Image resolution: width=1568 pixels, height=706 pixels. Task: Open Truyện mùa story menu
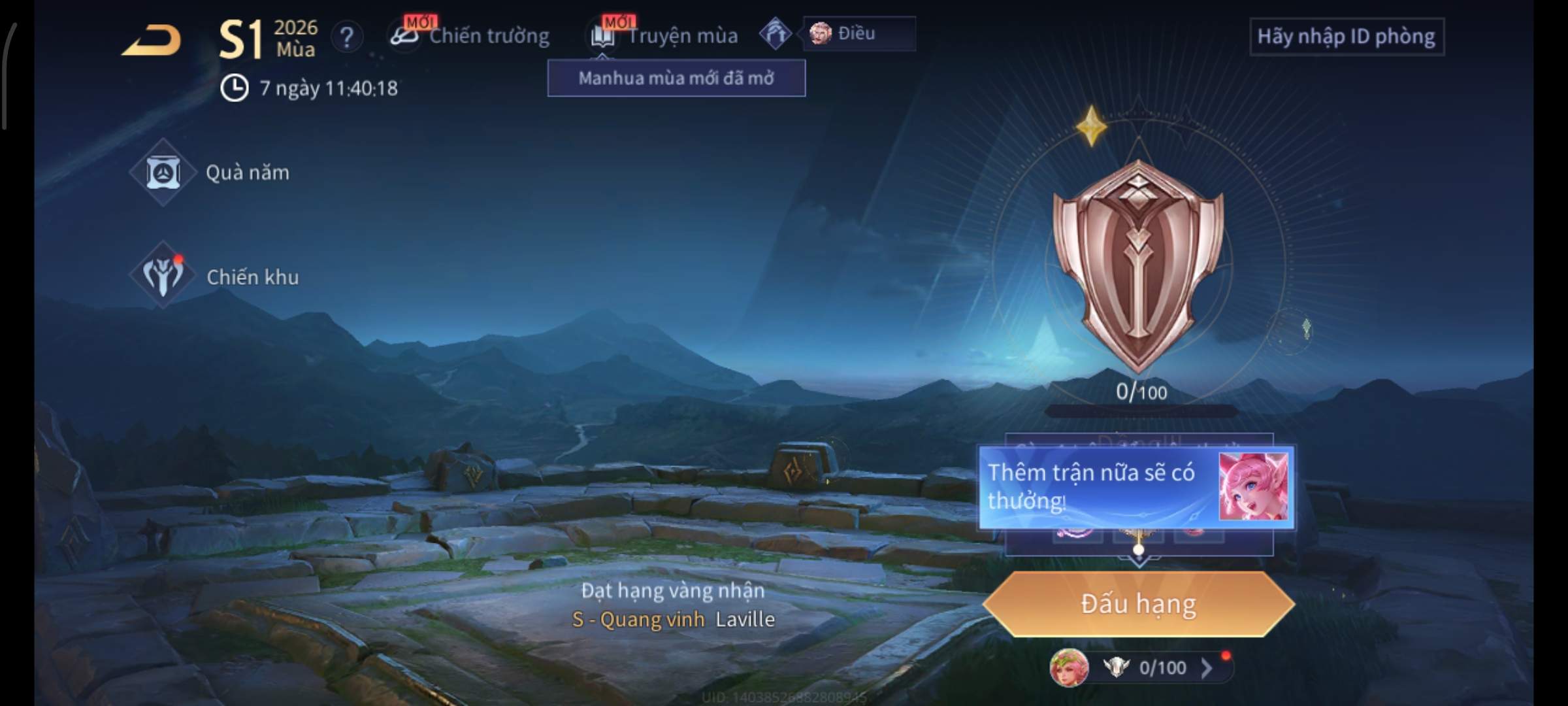(x=666, y=36)
